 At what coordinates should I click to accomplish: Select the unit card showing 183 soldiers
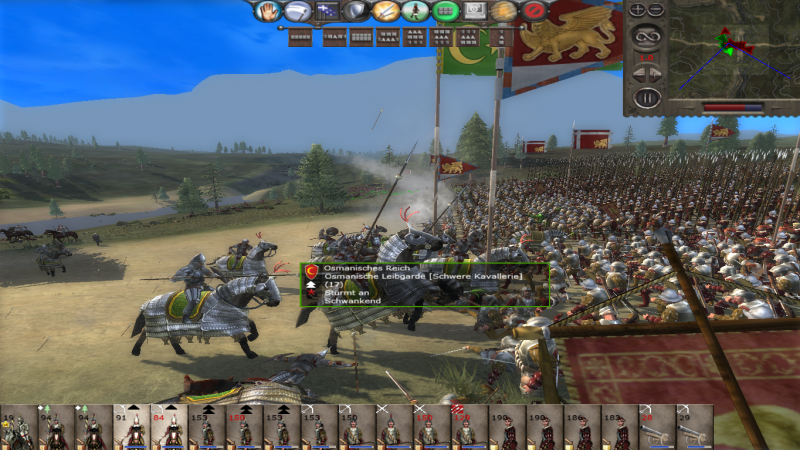coord(618,427)
